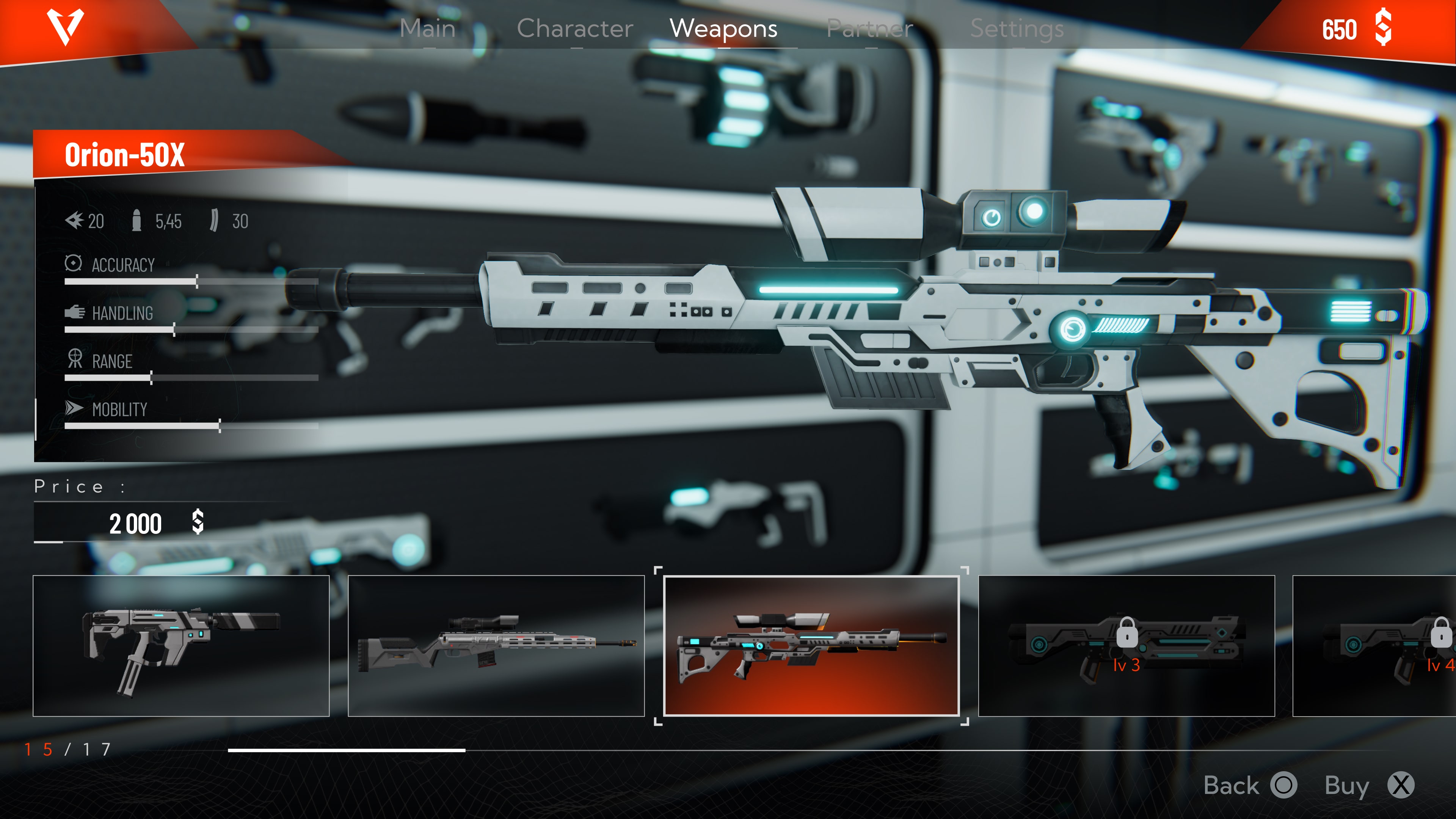The image size is (1456, 819).
Task: Select the Main tab
Action: pyautogui.click(x=428, y=29)
